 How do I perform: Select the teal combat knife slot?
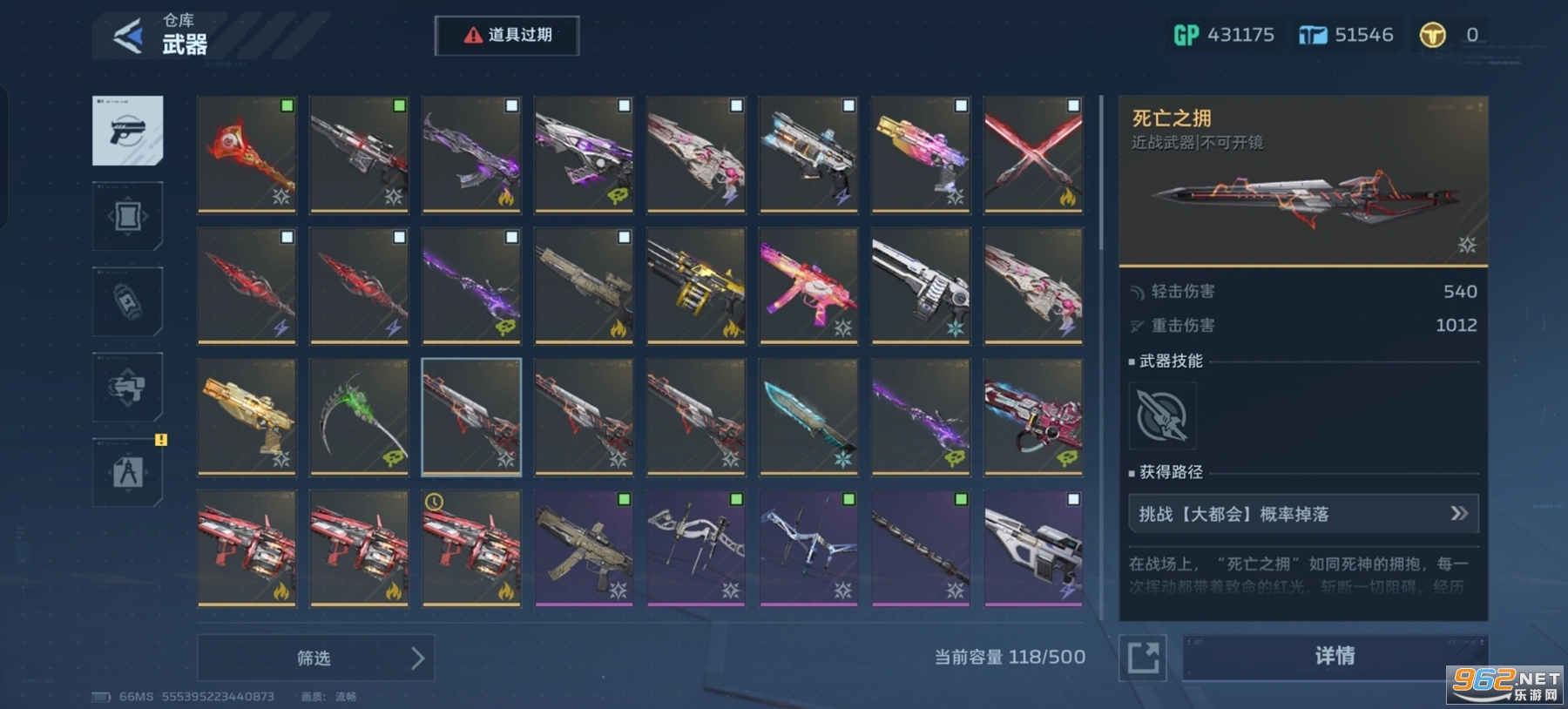[808, 416]
